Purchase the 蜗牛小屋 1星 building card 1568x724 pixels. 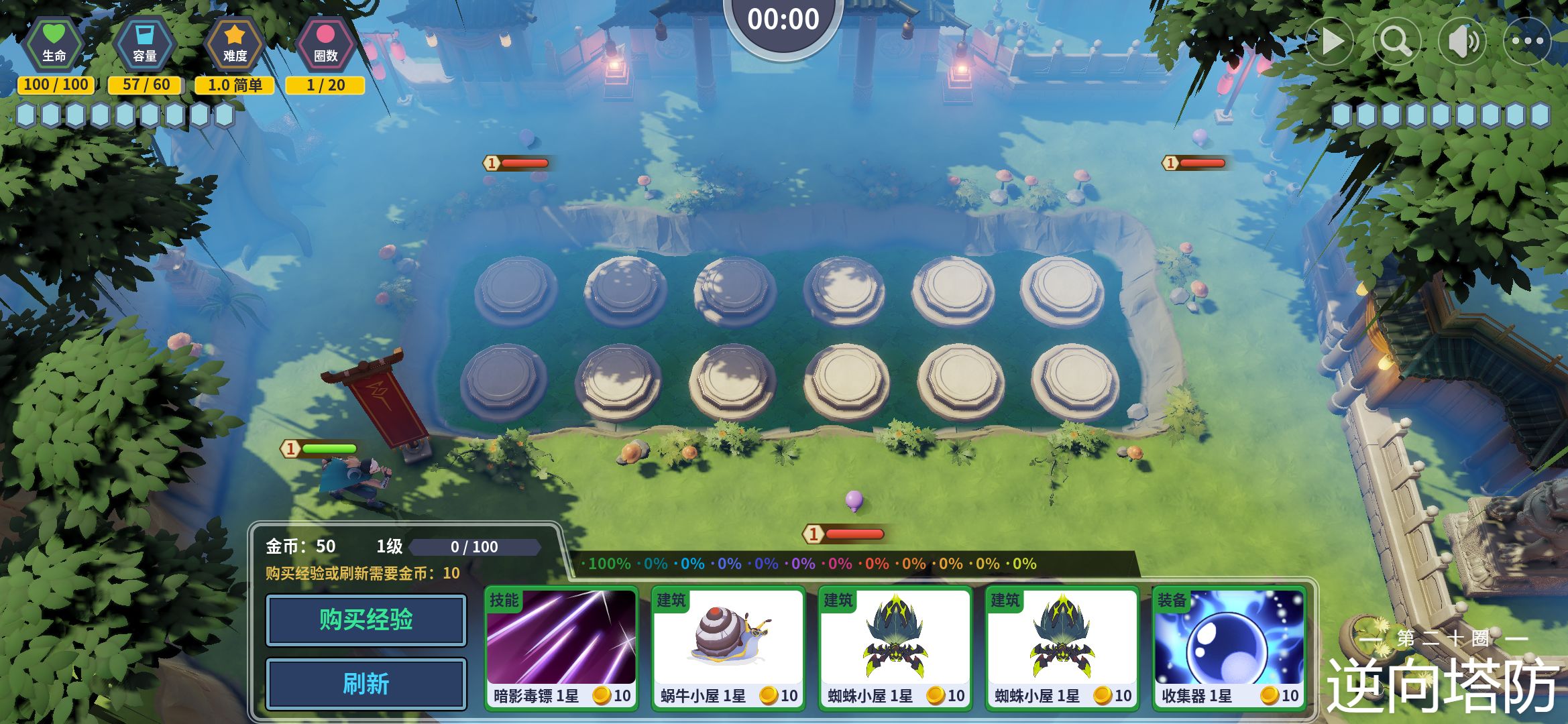728,648
